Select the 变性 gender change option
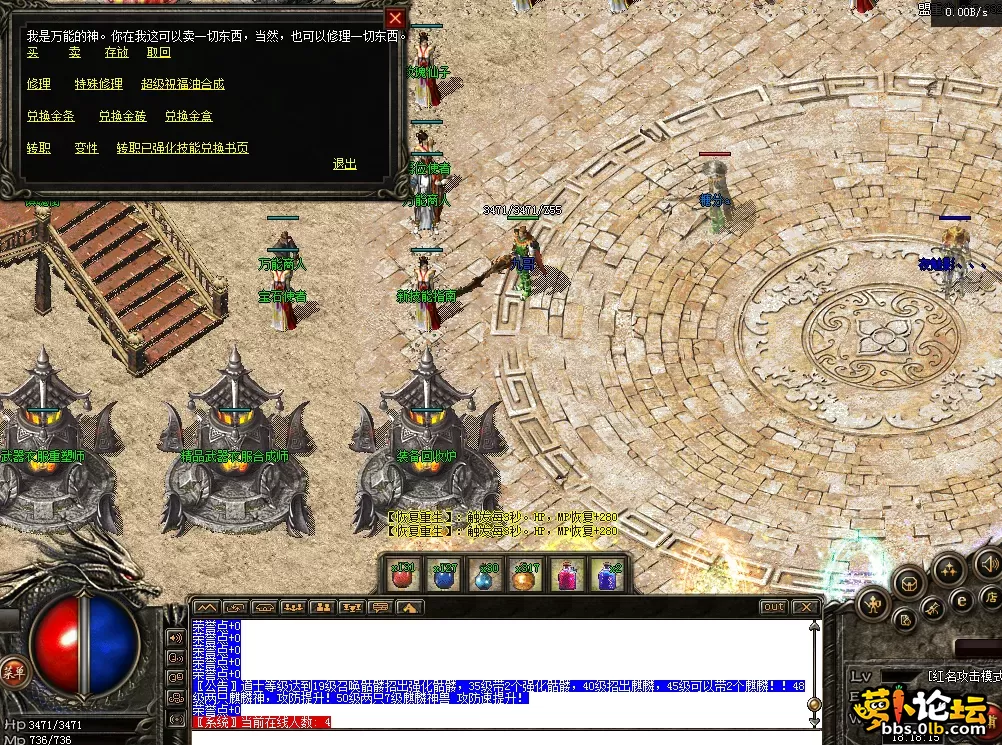 click(87, 148)
